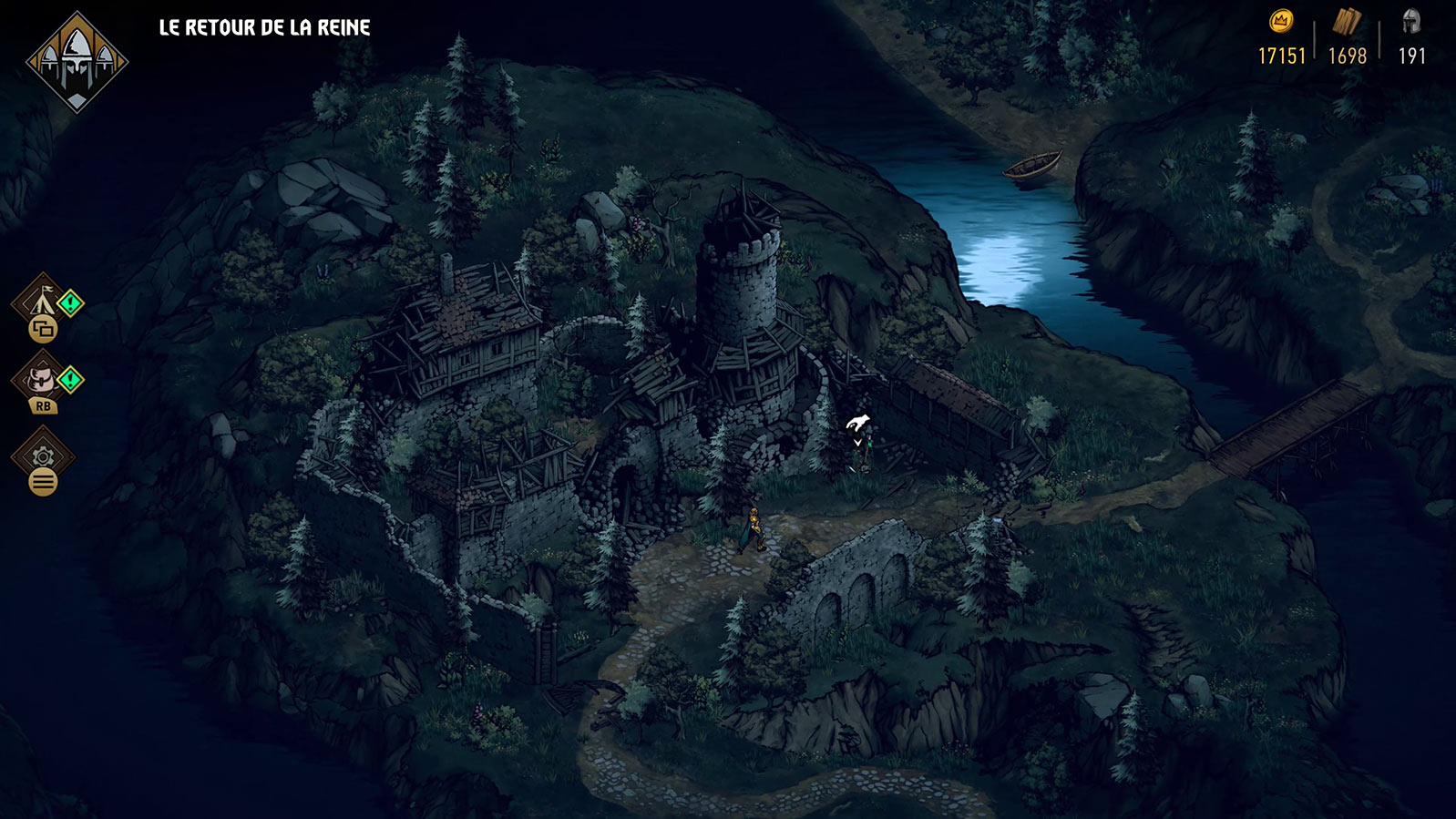Click the helmeted army emblem

pyautogui.click(x=77, y=62)
